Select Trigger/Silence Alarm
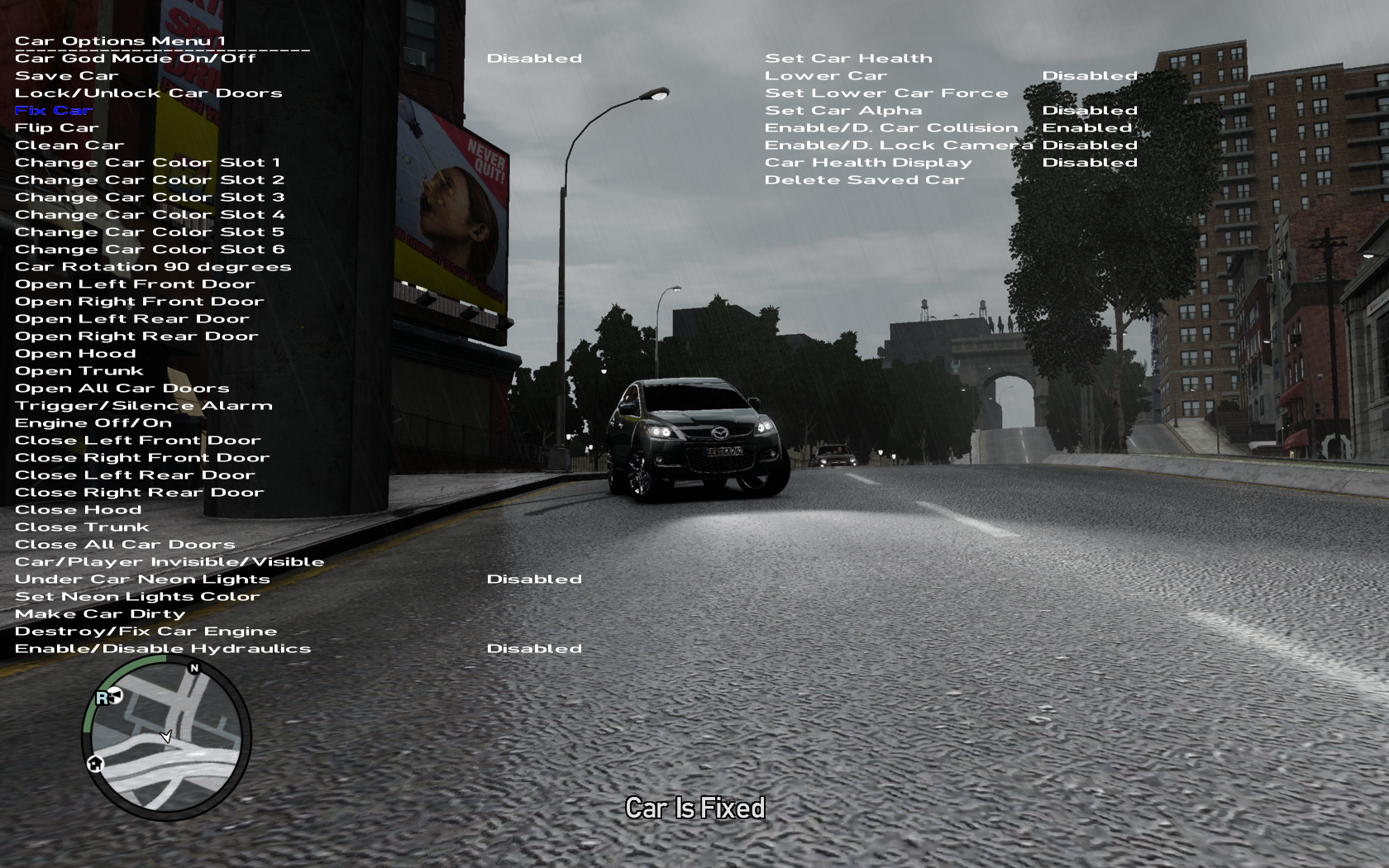The height and width of the screenshot is (868, 1389). pos(144,406)
